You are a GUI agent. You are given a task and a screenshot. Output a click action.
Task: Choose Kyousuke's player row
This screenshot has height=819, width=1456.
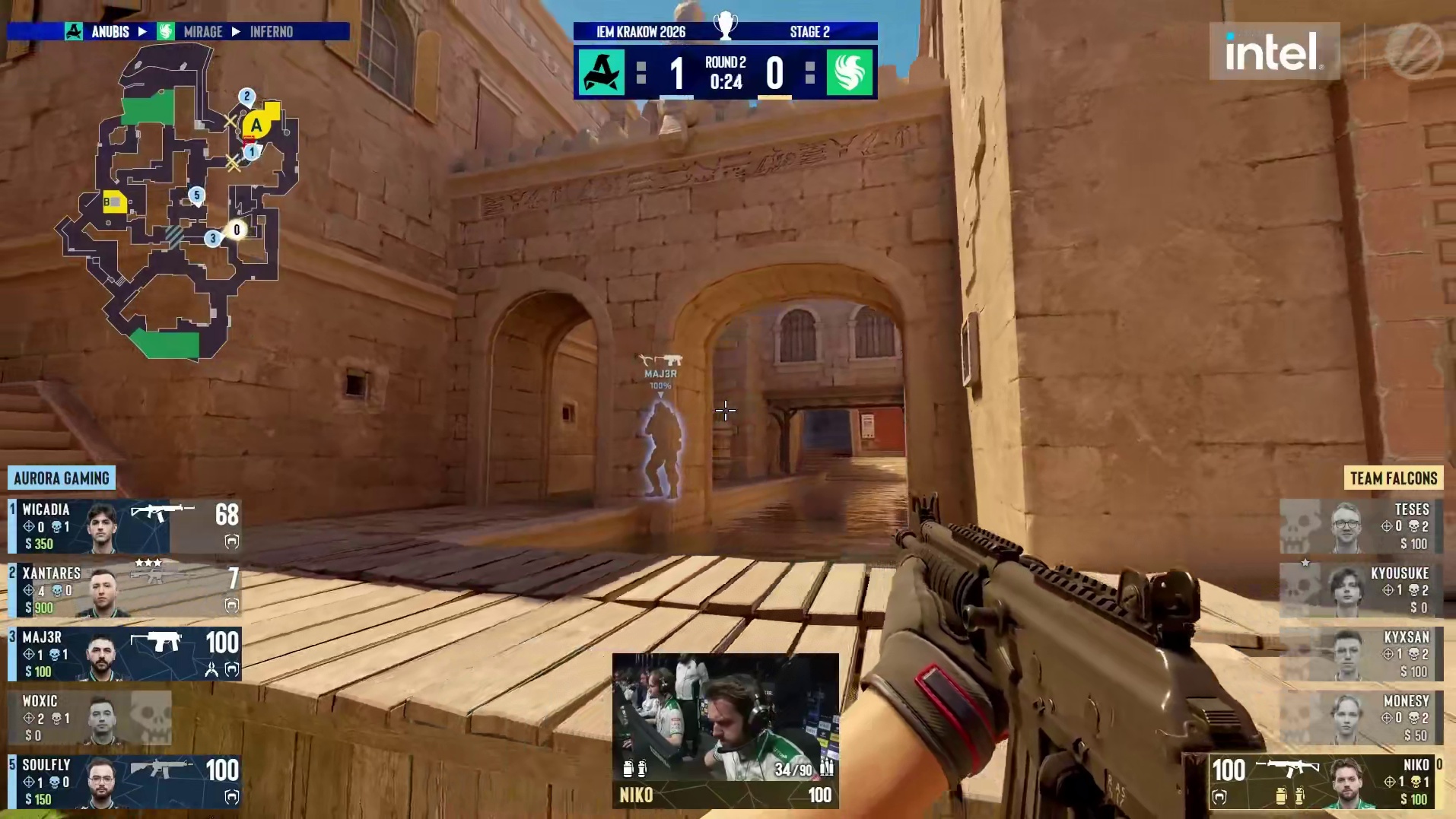(1362, 590)
